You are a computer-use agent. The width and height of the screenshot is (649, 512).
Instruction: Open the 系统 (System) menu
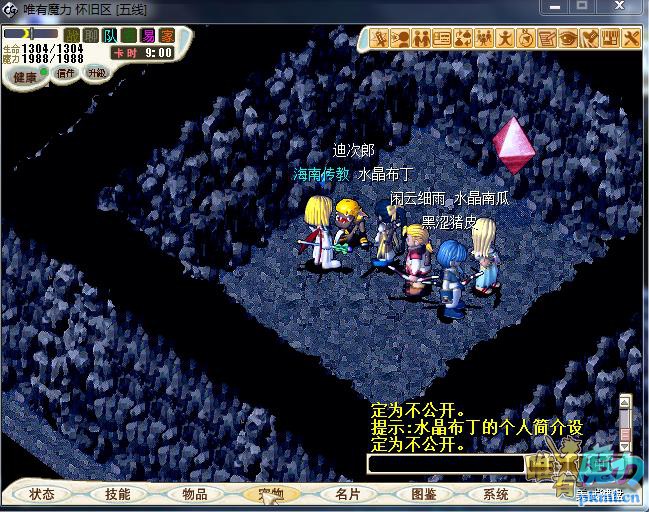(x=496, y=494)
